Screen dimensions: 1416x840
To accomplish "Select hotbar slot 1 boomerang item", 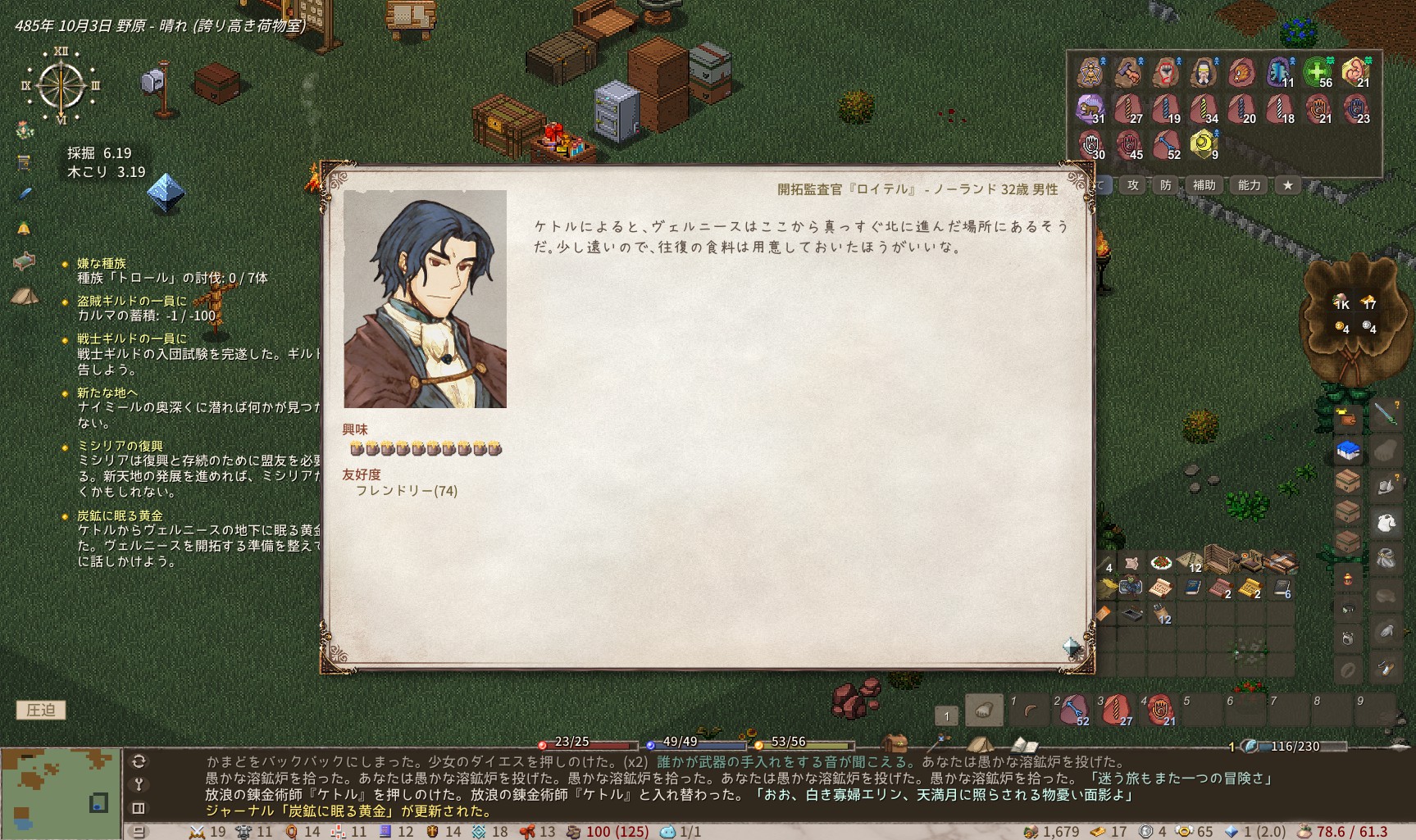I will (x=1030, y=710).
